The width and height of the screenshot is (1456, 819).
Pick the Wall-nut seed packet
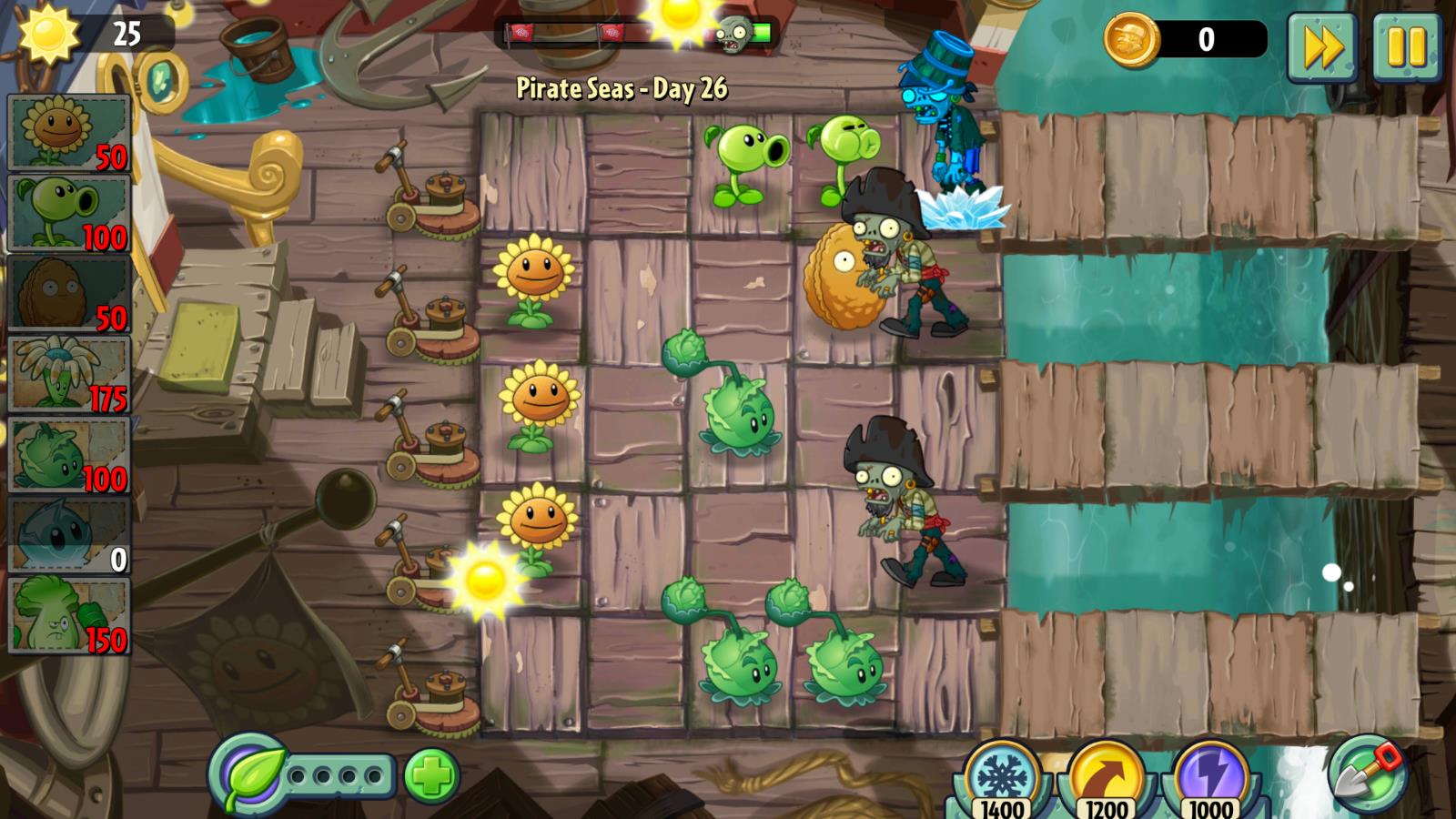tap(68, 294)
